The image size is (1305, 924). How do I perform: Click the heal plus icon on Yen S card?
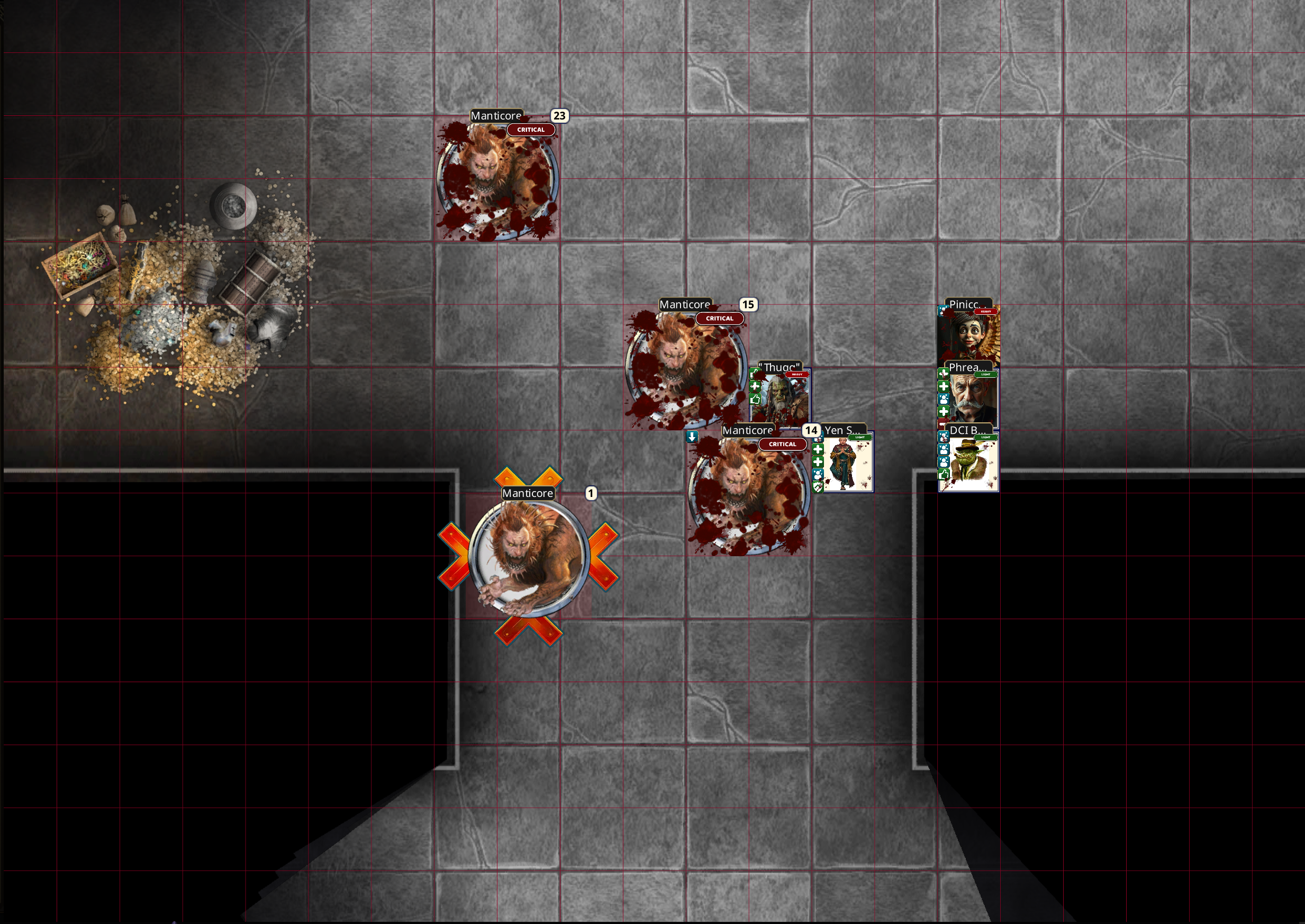coord(818,450)
